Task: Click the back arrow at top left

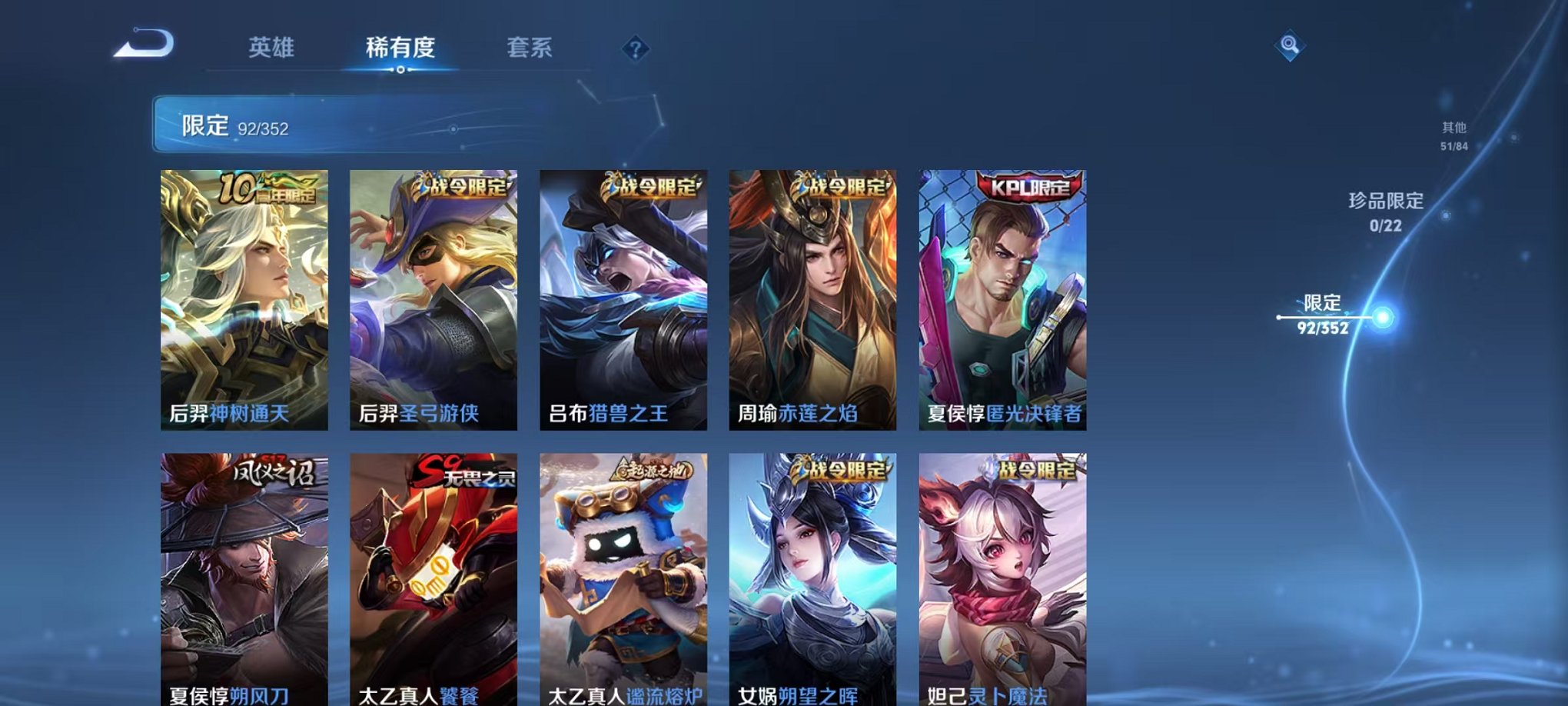Action: coord(142,46)
